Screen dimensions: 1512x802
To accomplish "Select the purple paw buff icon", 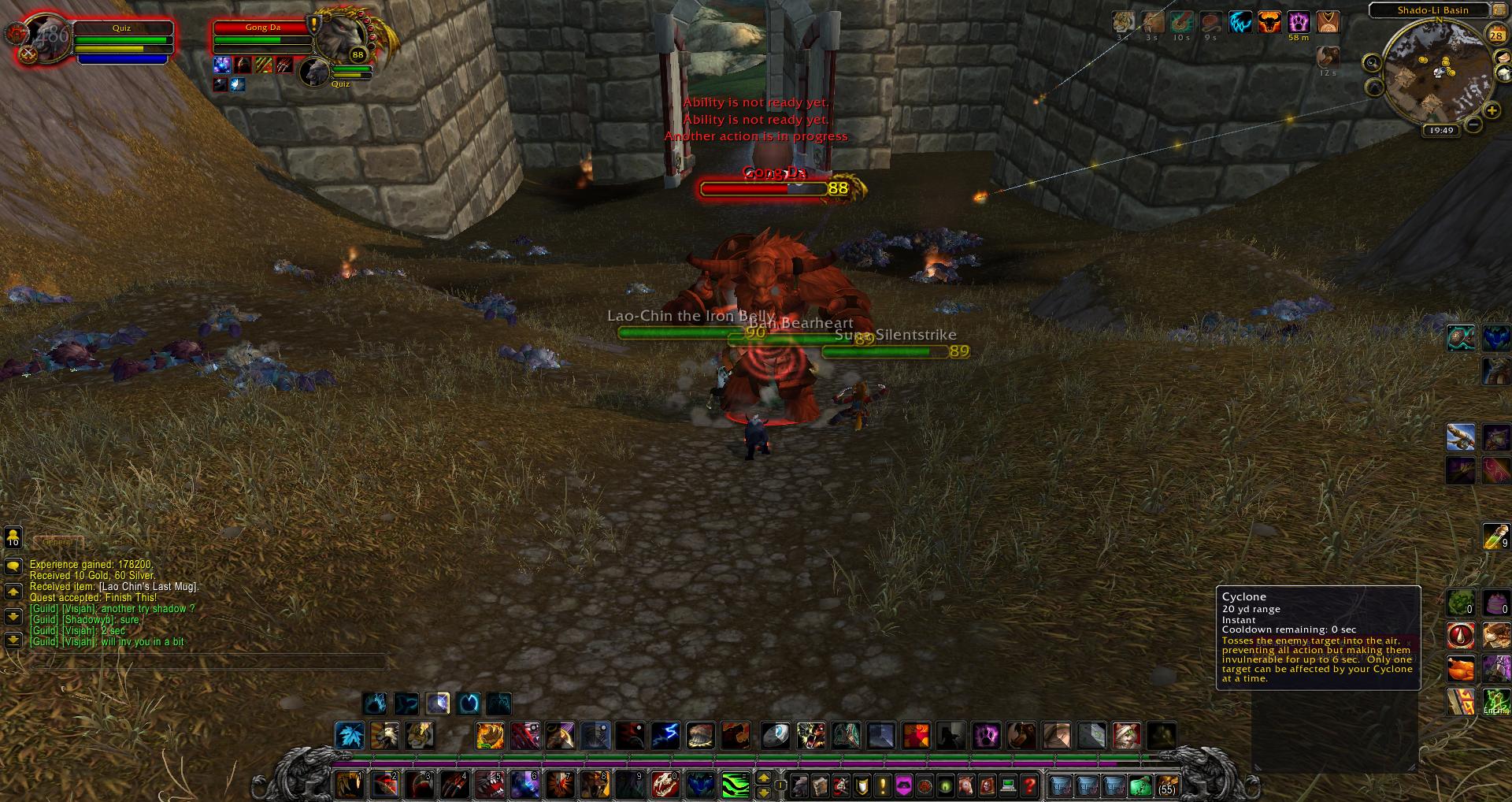I will point(1299,22).
